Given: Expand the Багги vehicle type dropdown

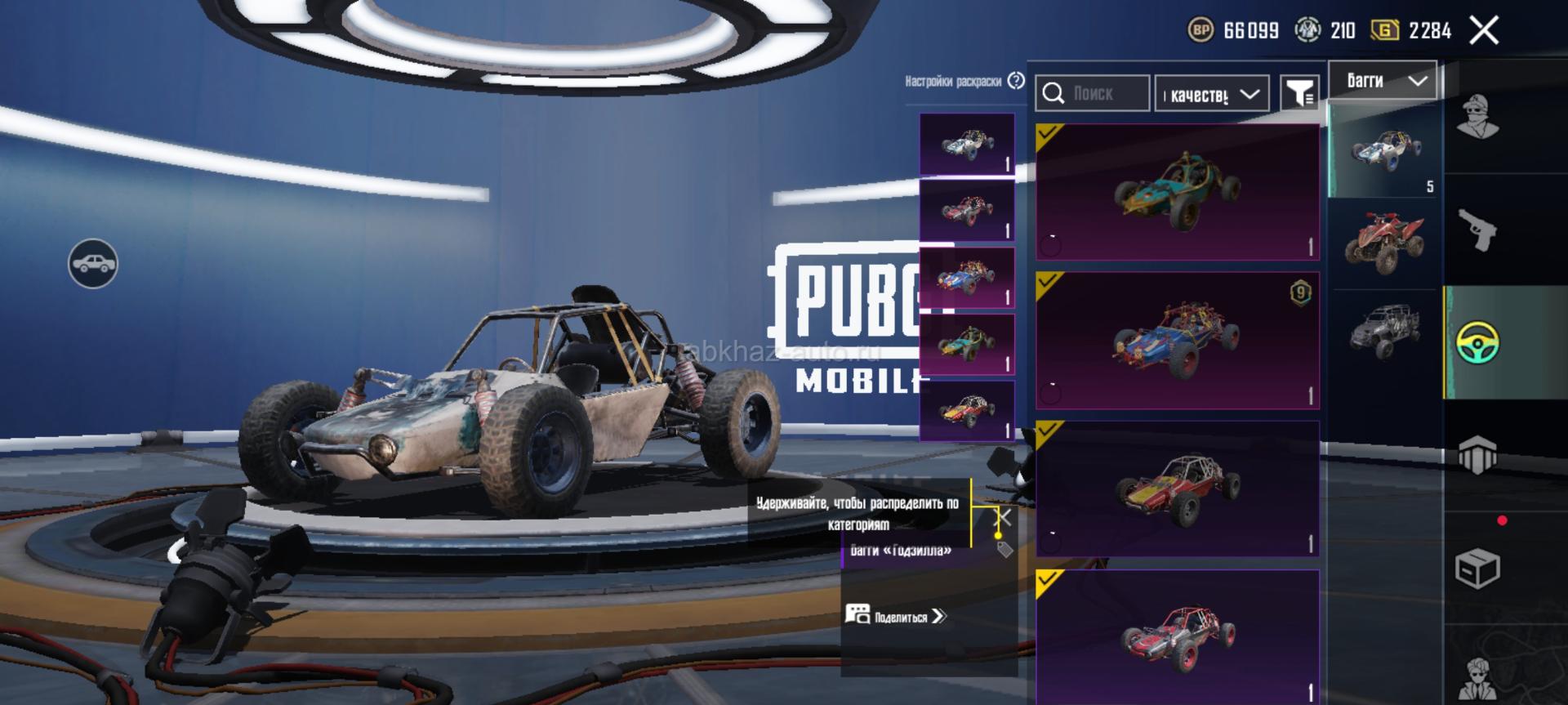Looking at the screenshot, I should [x=1383, y=81].
